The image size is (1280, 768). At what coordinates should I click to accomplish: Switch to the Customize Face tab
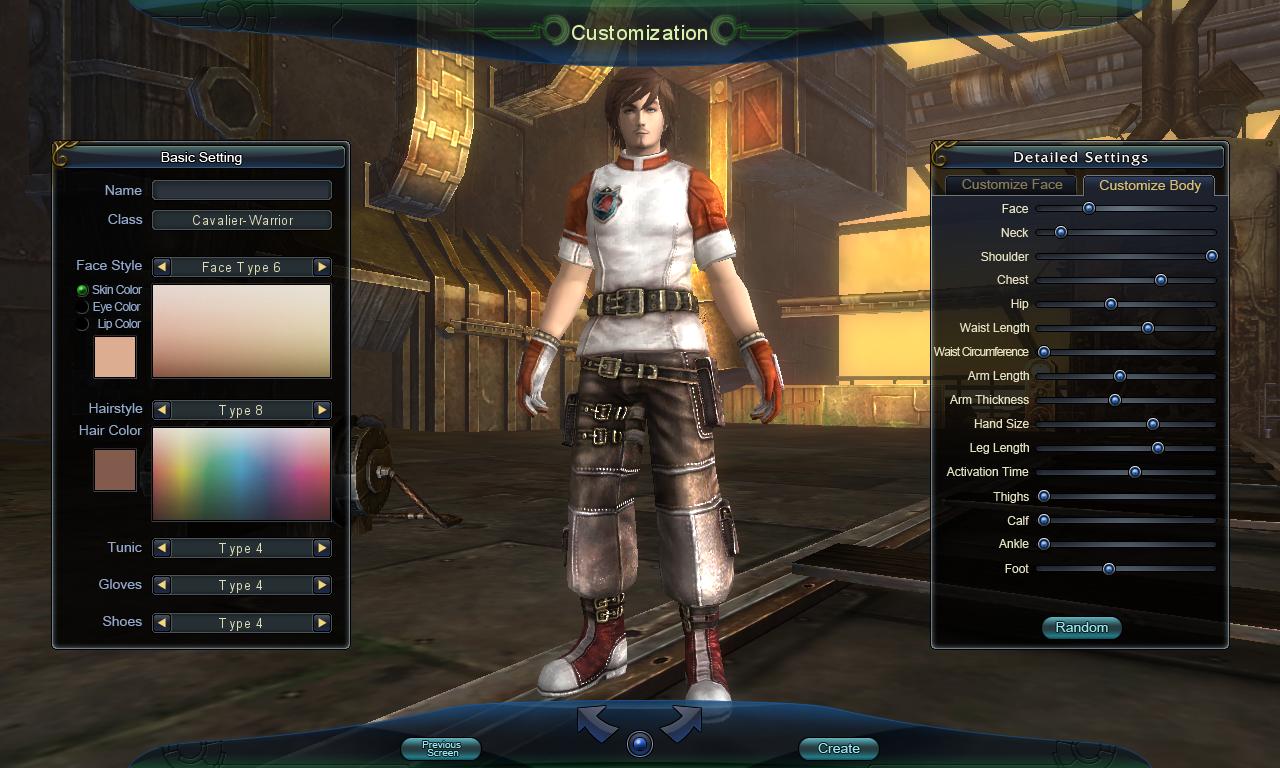(x=1011, y=185)
